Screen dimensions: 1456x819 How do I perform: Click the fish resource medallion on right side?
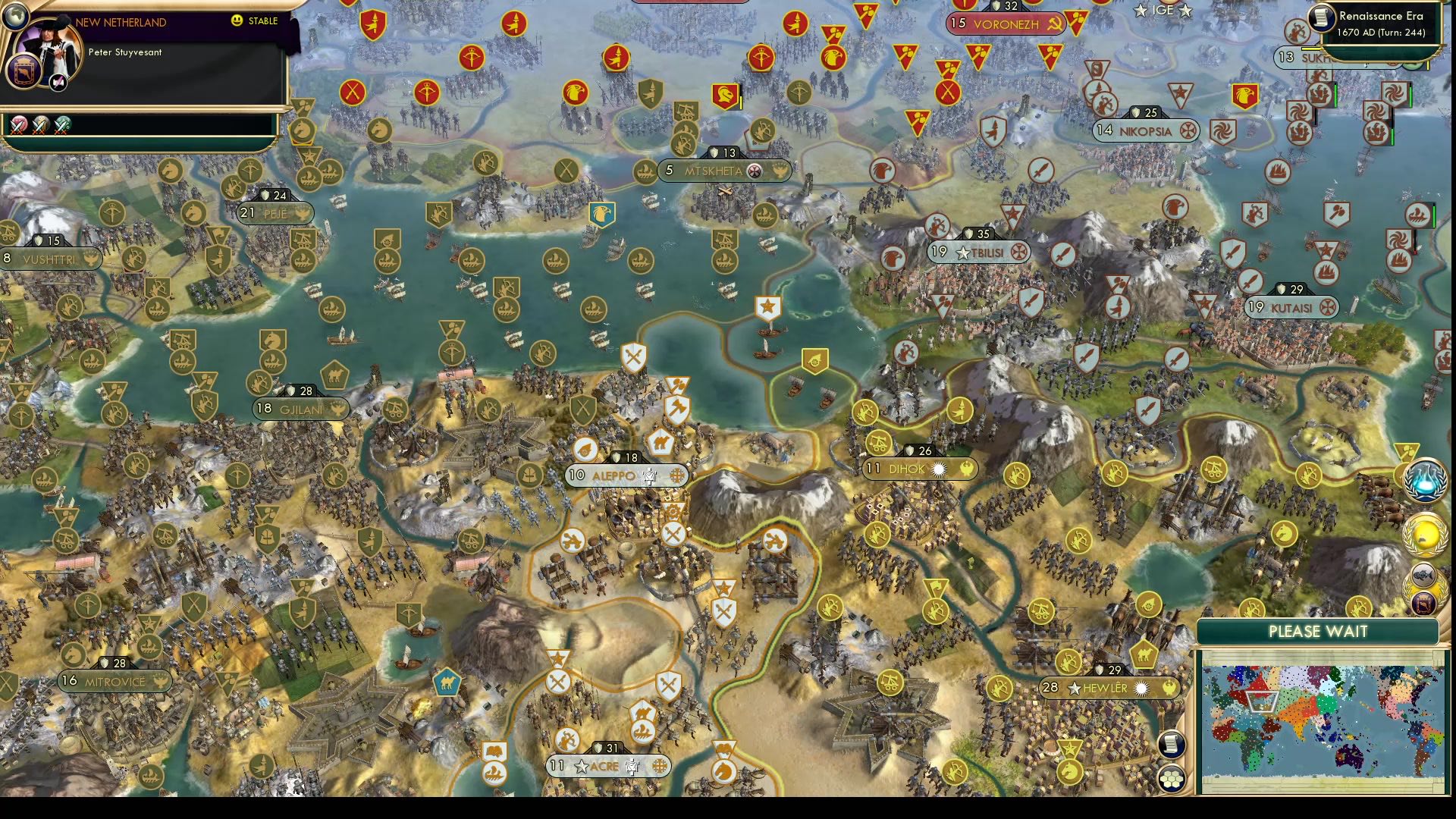1423,575
